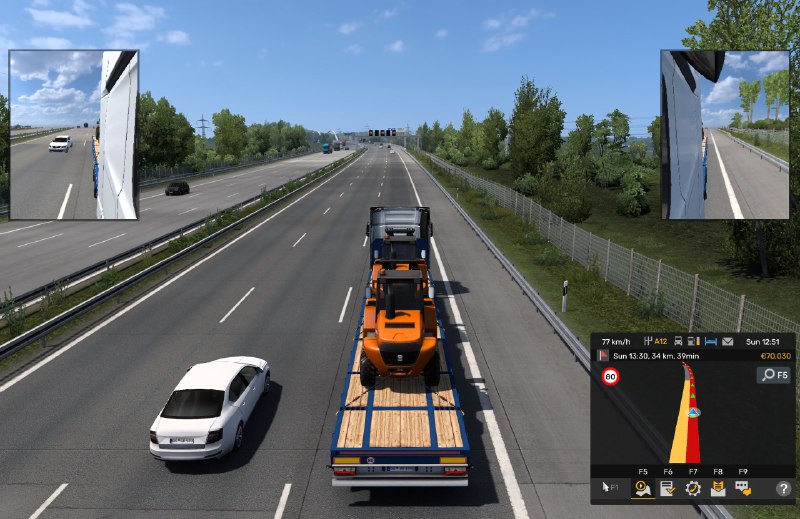
Task: Click the question mark help button
Action: click(x=782, y=488)
